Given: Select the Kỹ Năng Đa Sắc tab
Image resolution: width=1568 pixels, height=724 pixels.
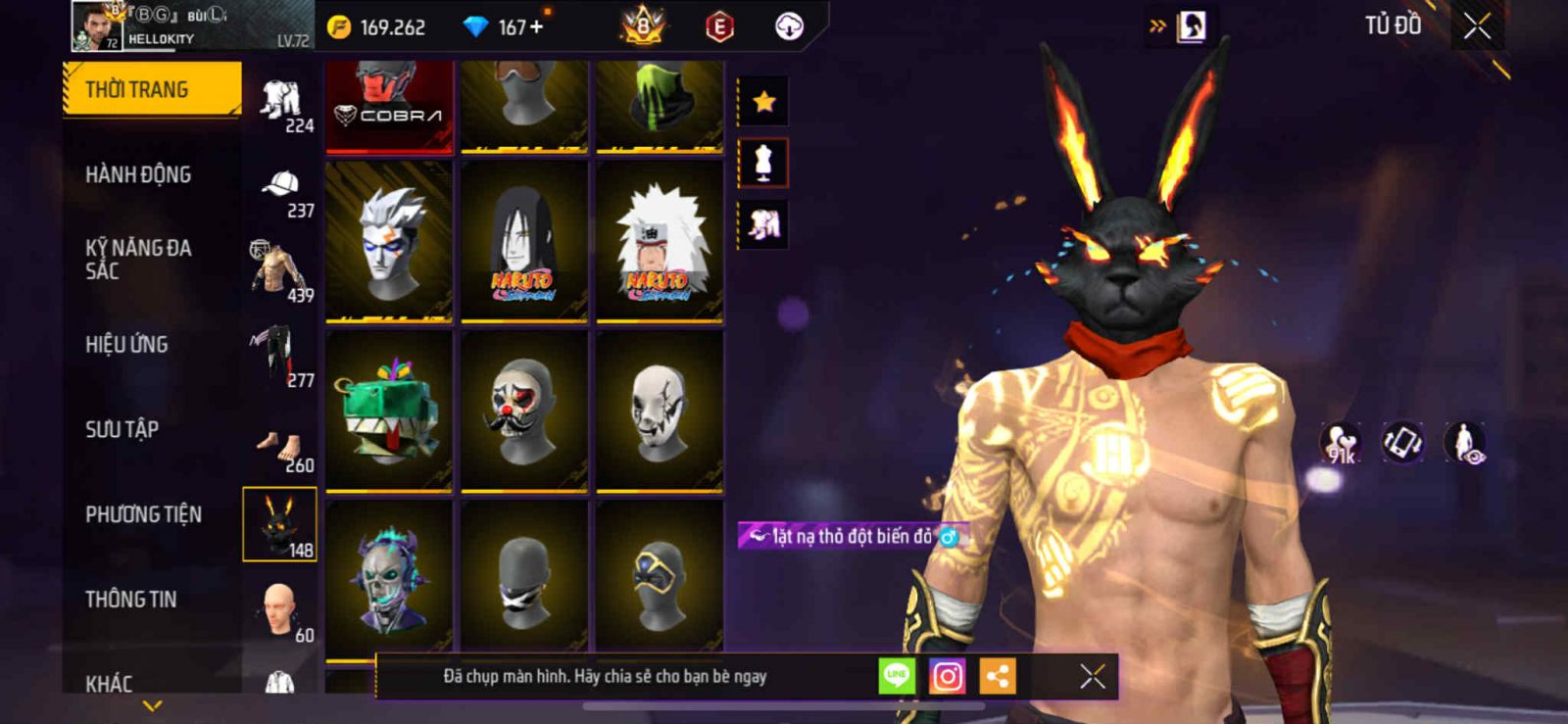Looking at the screenshot, I should 138,260.
